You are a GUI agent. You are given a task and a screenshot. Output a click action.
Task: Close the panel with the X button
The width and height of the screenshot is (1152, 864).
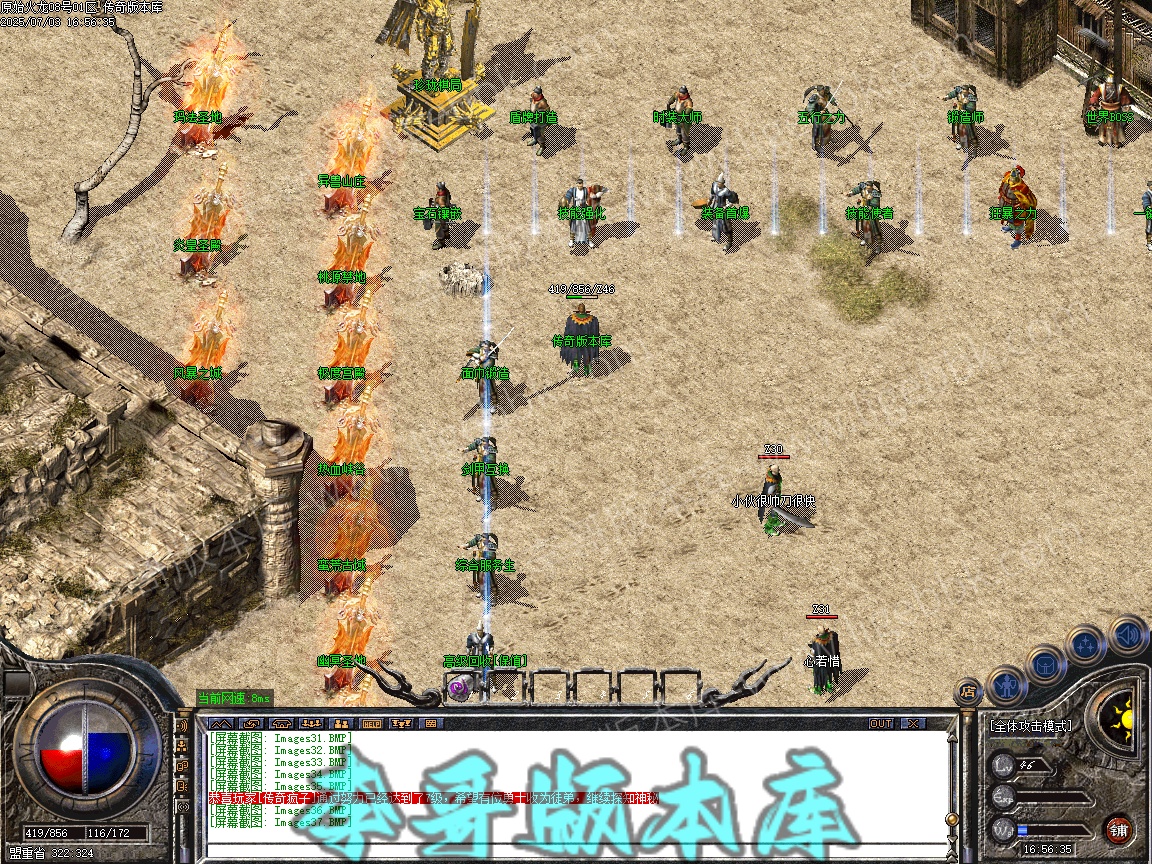(x=912, y=723)
